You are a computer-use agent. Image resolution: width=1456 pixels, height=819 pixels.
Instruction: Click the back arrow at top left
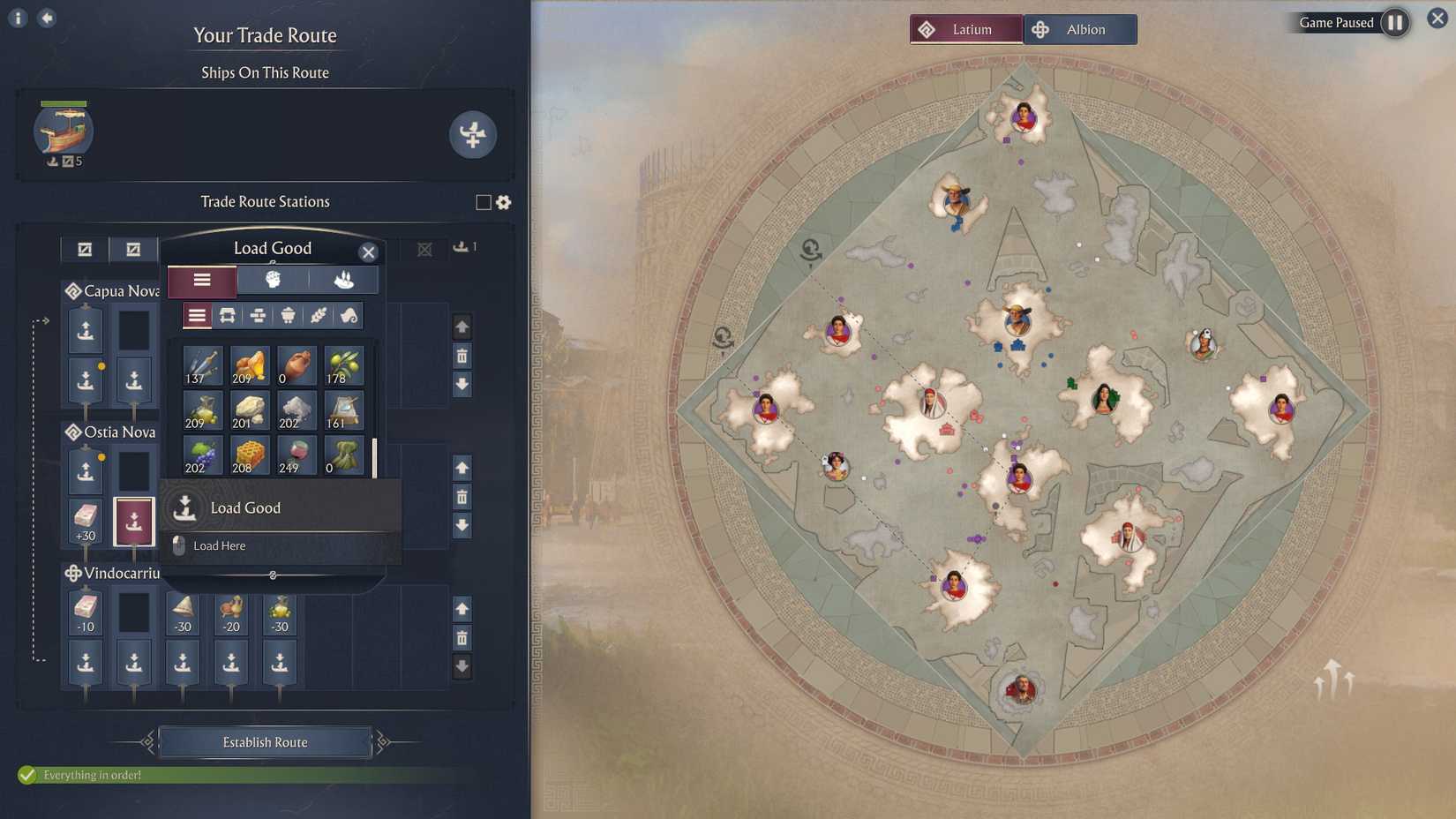44,17
